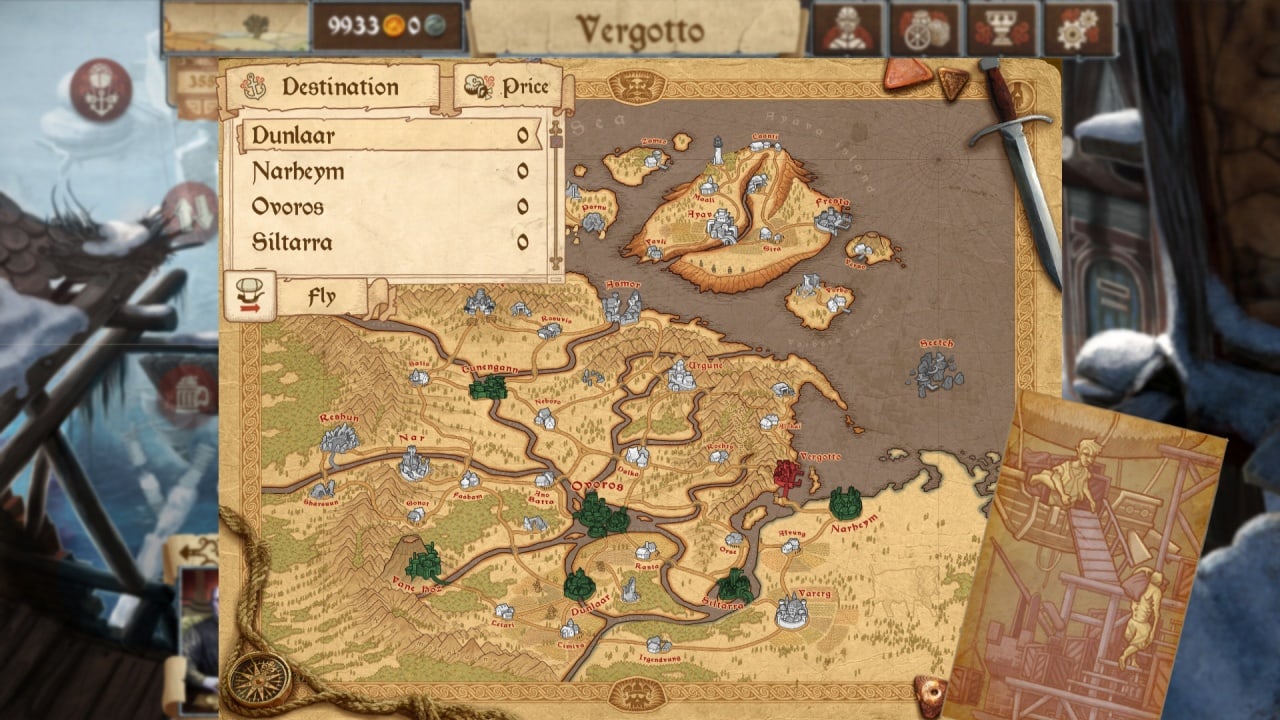
Task: Choose the green Siltarra town marker
Action: pyautogui.click(x=735, y=585)
